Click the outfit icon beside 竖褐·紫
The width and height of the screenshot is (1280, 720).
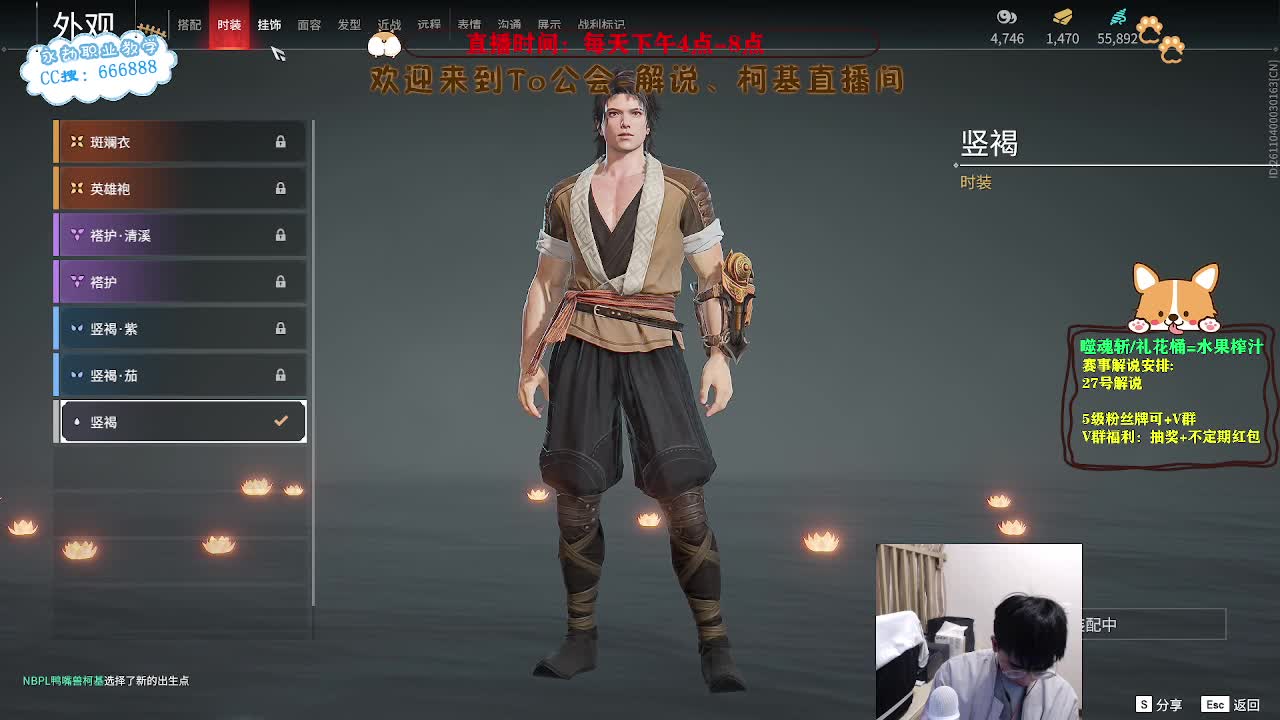click(78, 328)
